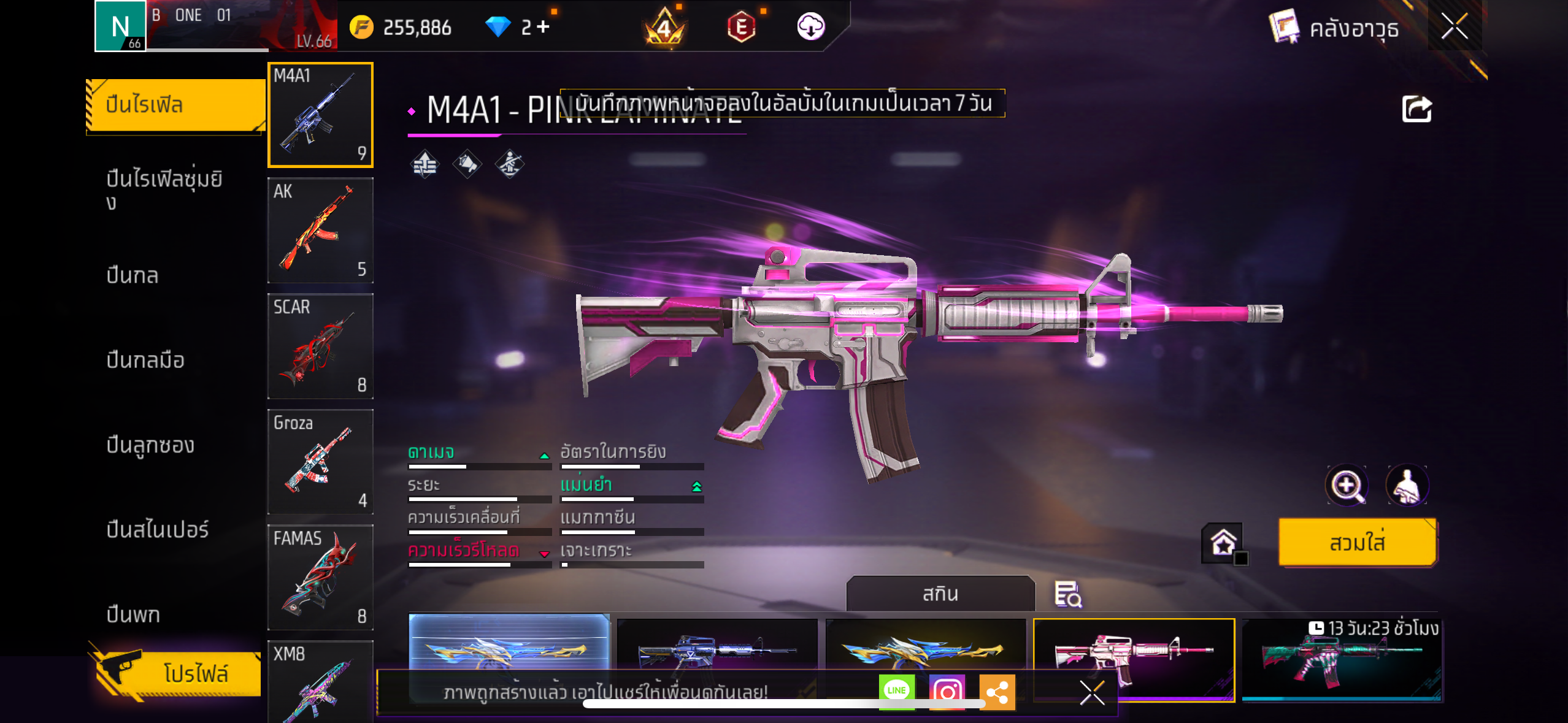
Task: Switch to ปืนกล machine gun category
Action: [133, 275]
